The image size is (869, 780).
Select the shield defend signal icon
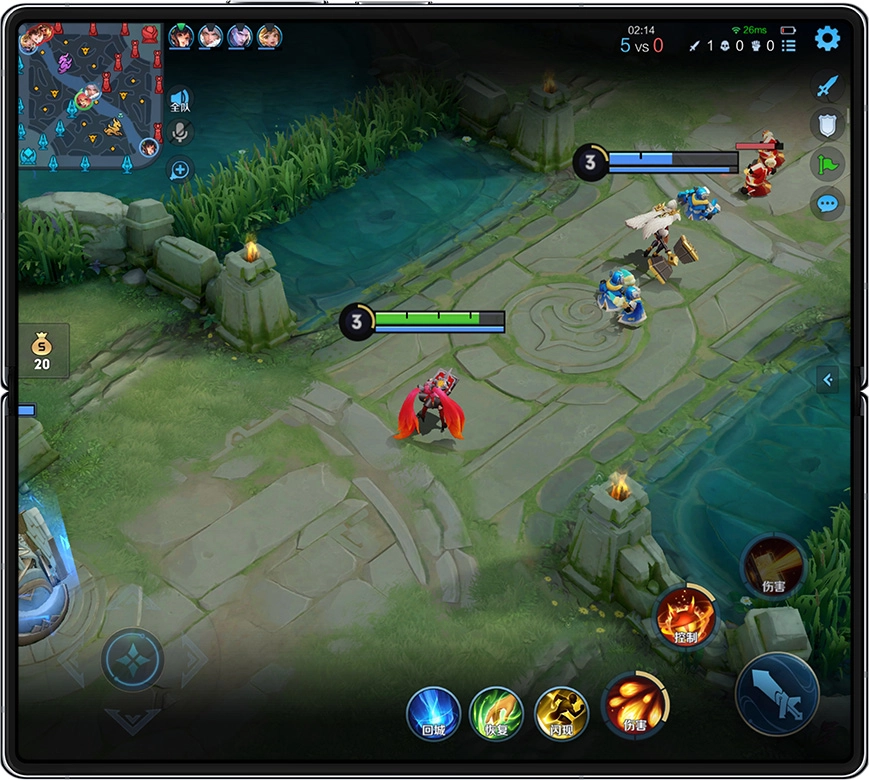pyautogui.click(x=827, y=124)
